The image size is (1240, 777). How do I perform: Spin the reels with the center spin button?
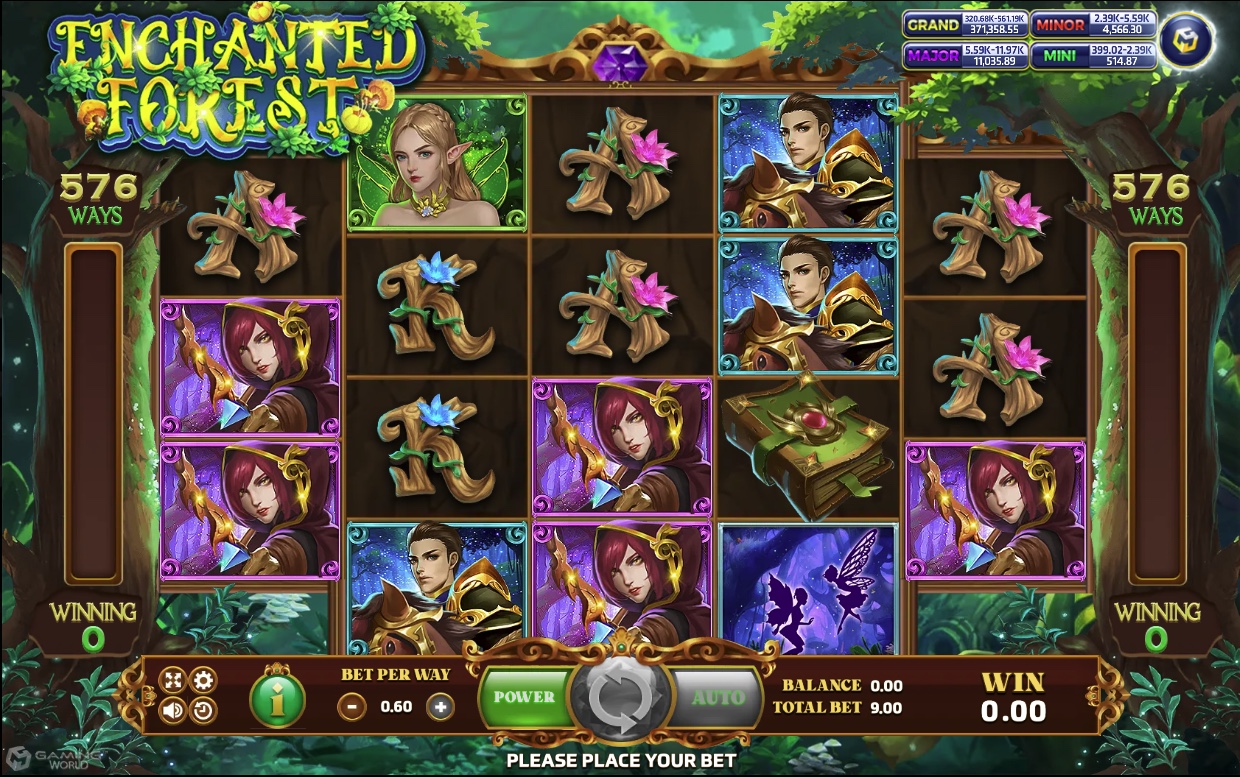(618, 697)
